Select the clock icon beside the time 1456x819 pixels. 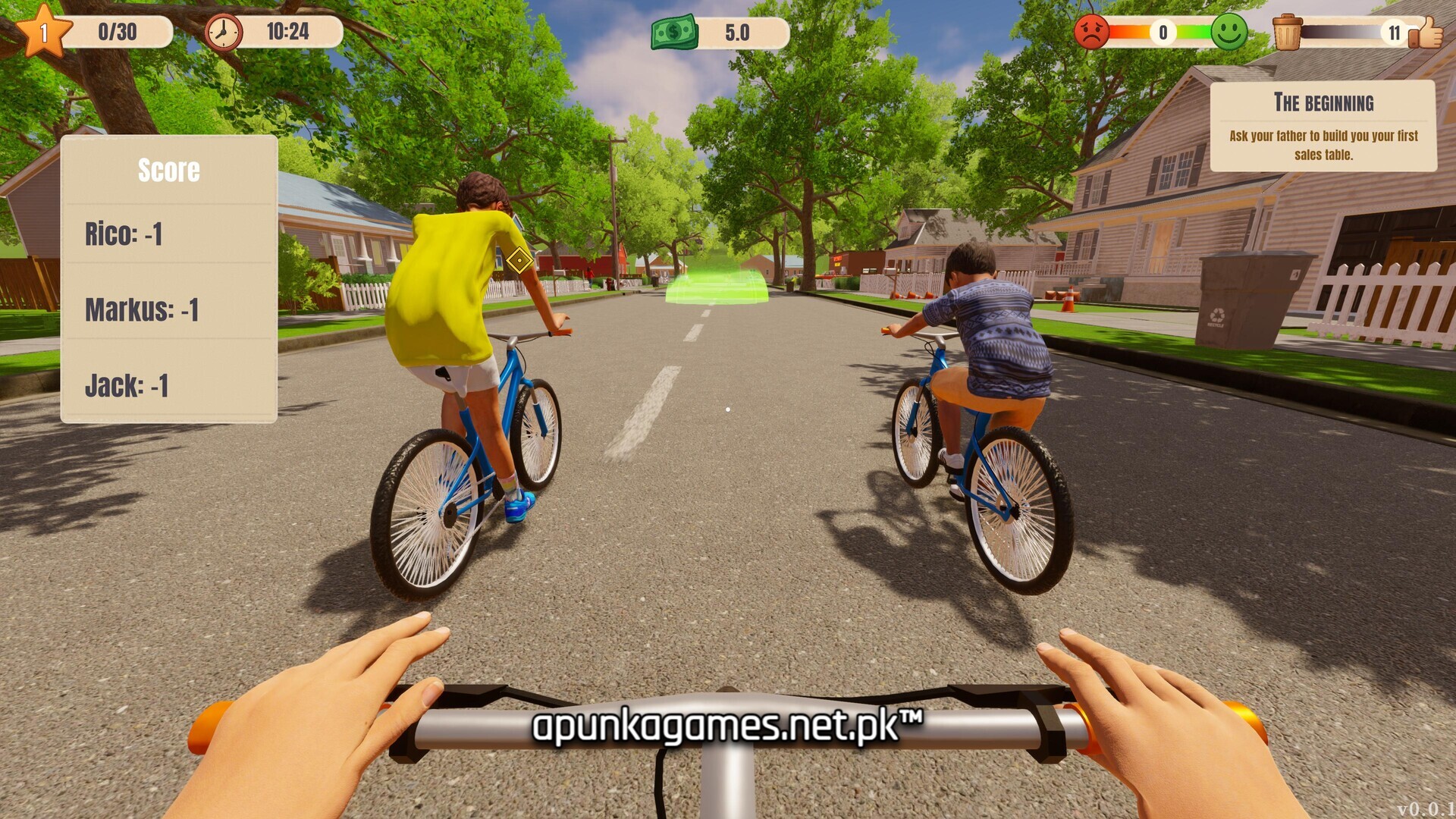point(224,32)
